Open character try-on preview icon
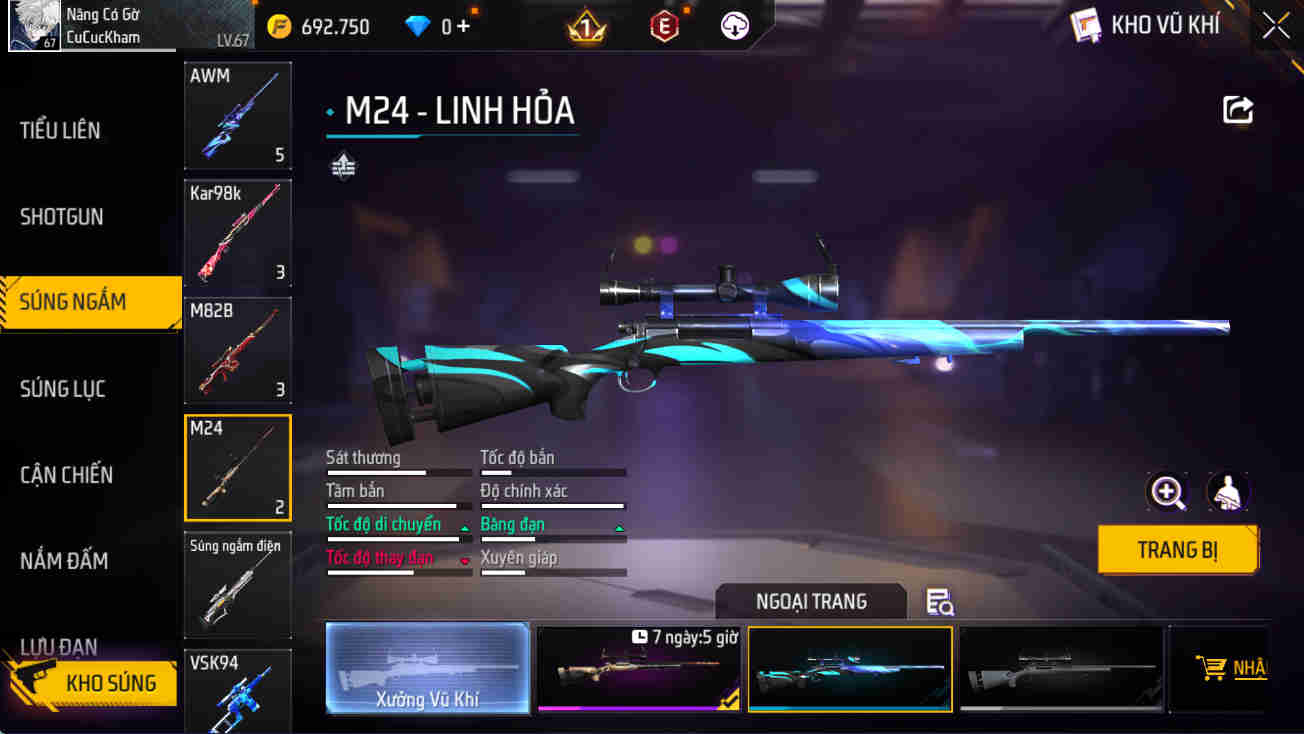This screenshot has width=1304, height=734. point(1228,492)
